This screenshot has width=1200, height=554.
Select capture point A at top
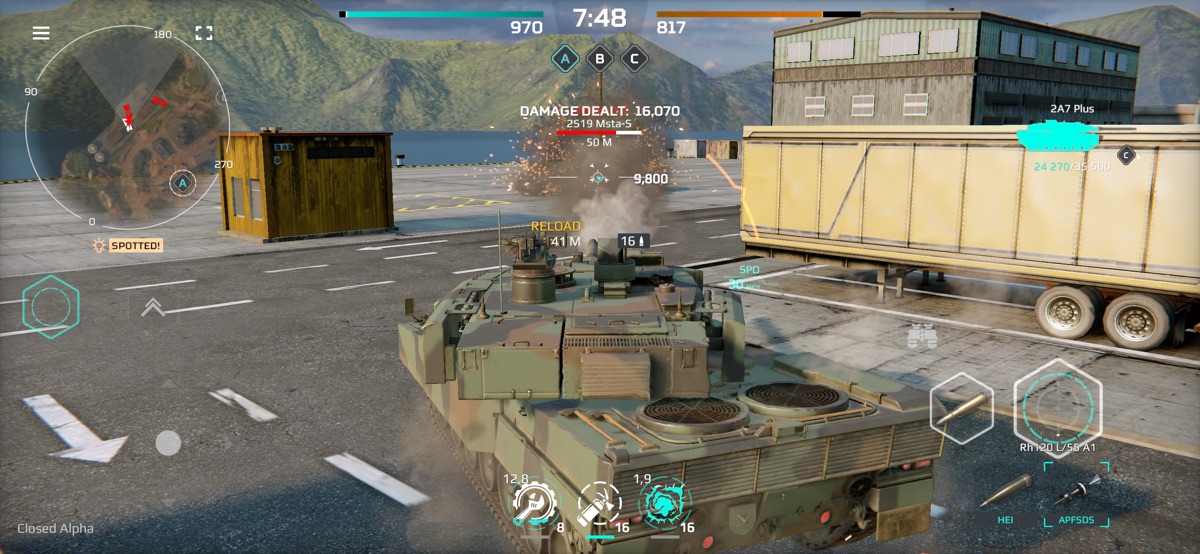(x=565, y=58)
